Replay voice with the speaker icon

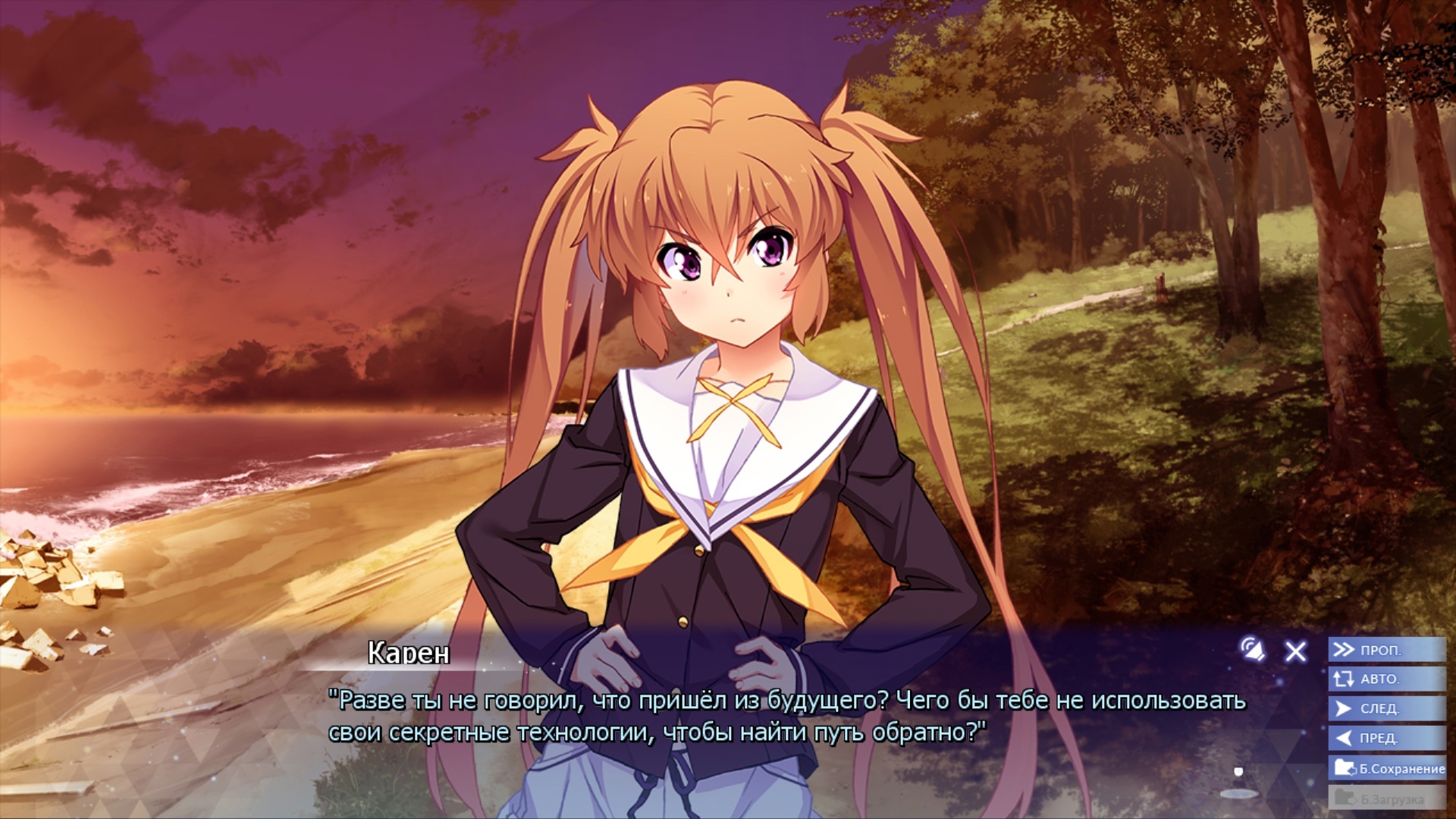point(1253,650)
